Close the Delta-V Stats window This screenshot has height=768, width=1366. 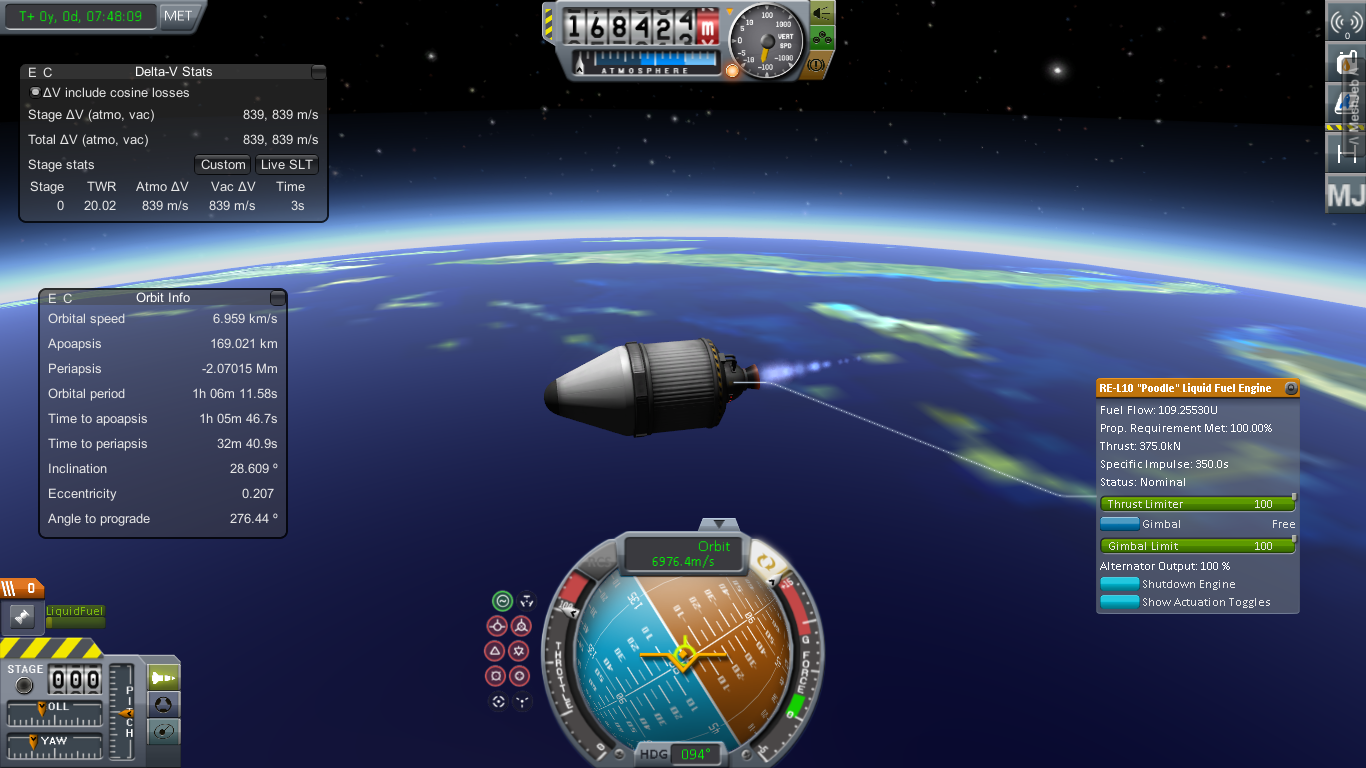318,72
